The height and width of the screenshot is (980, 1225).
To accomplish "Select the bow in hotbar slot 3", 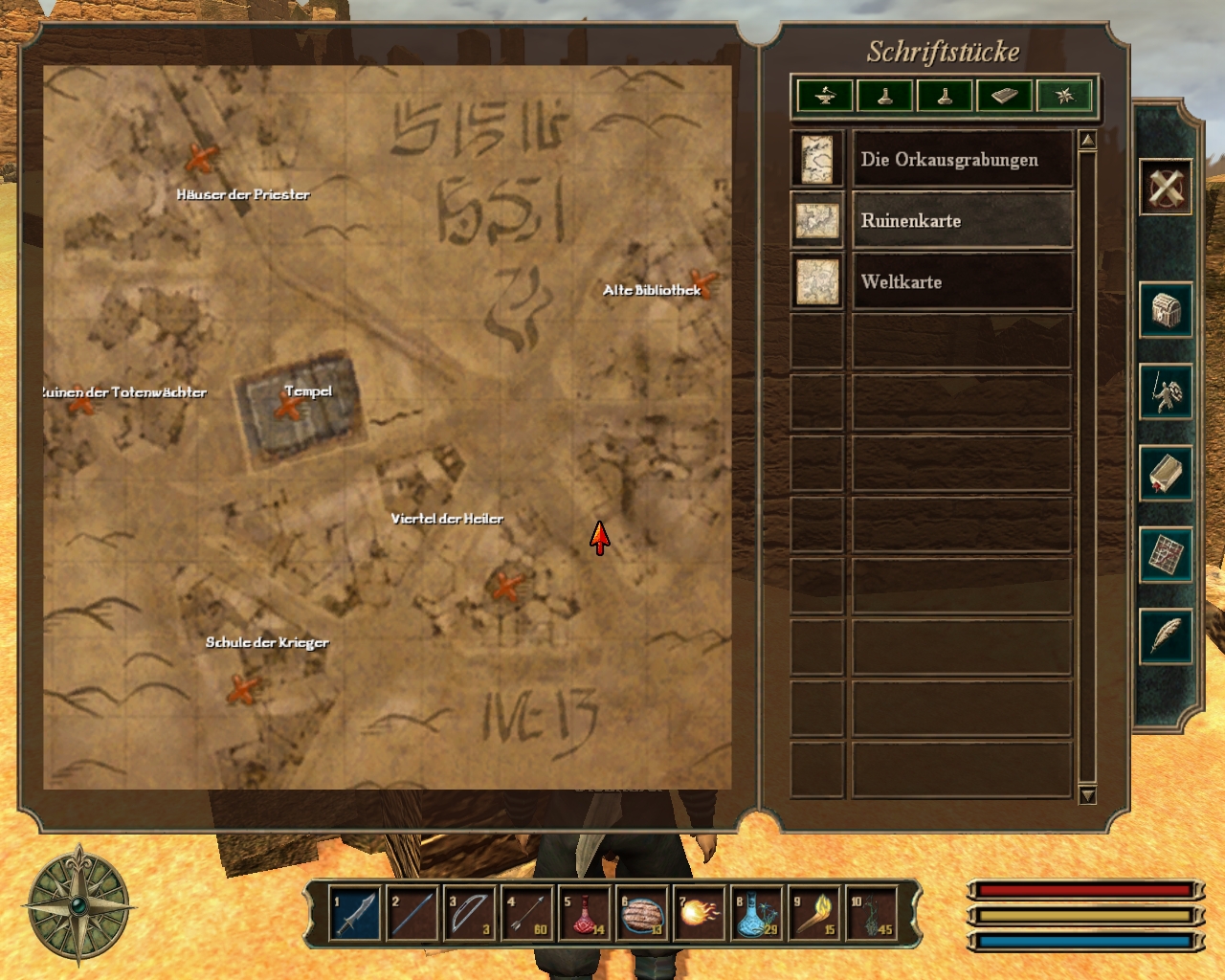I will pos(470,914).
